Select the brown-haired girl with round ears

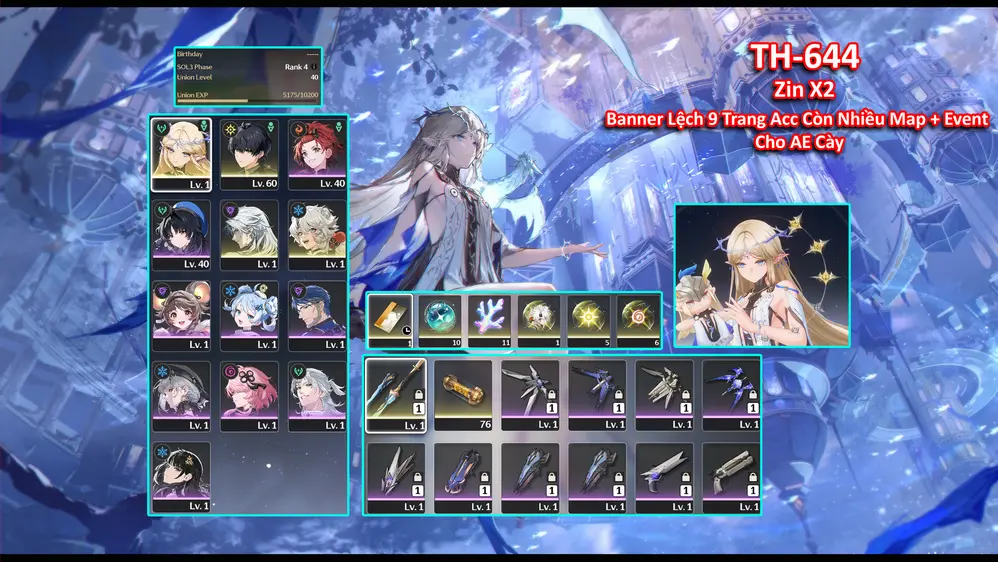point(181,314)
